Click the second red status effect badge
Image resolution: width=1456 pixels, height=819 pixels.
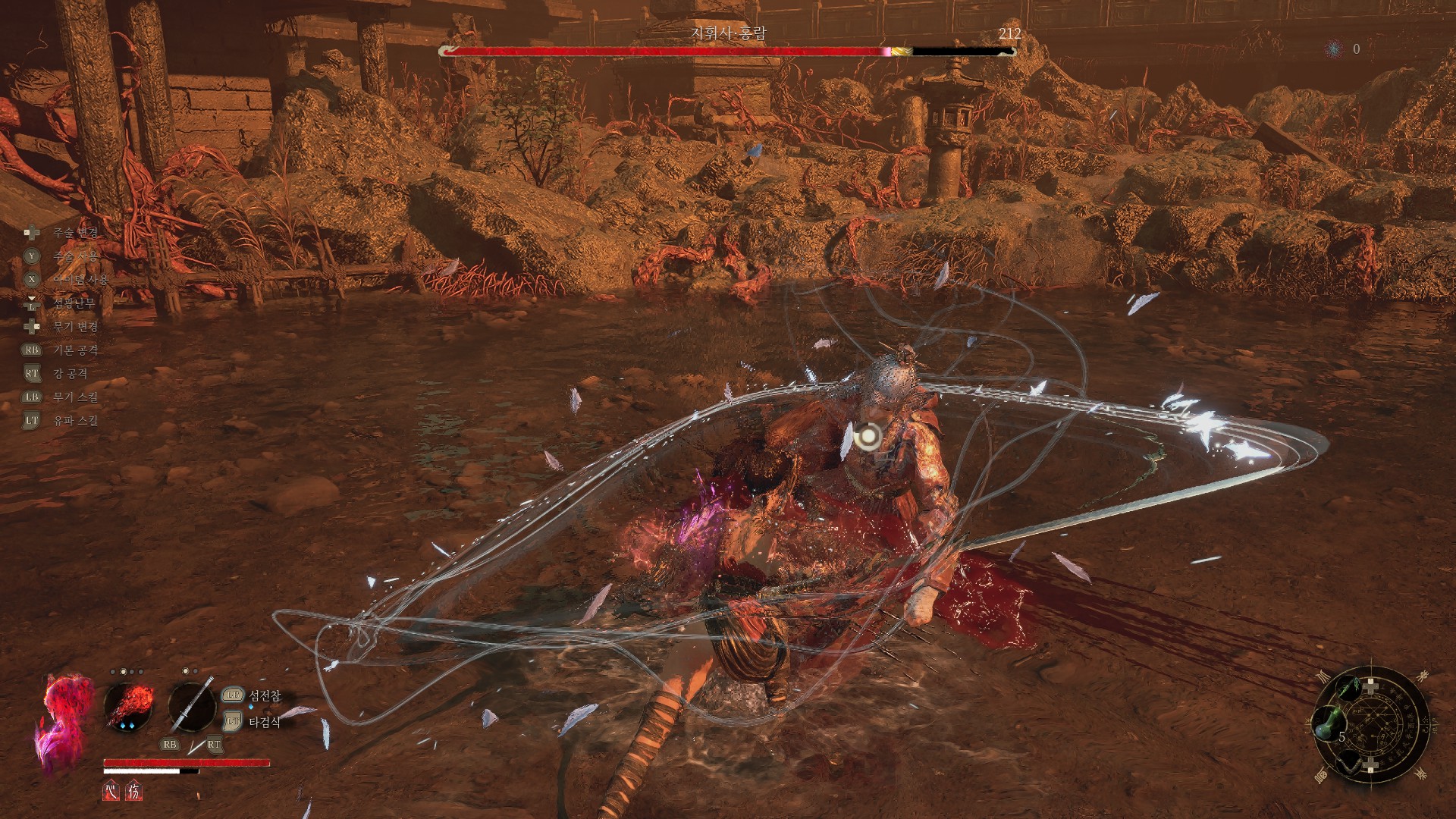(133, 791)
